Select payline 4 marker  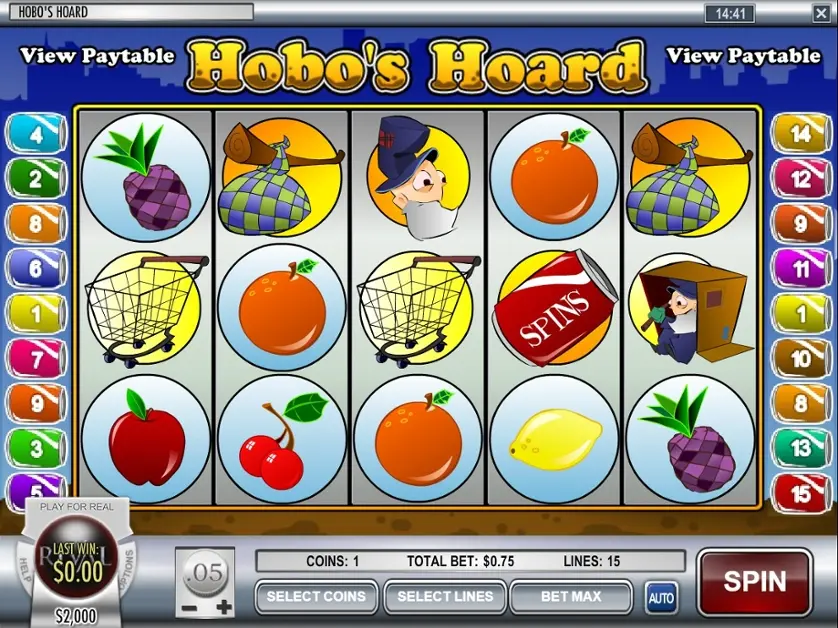35,134
